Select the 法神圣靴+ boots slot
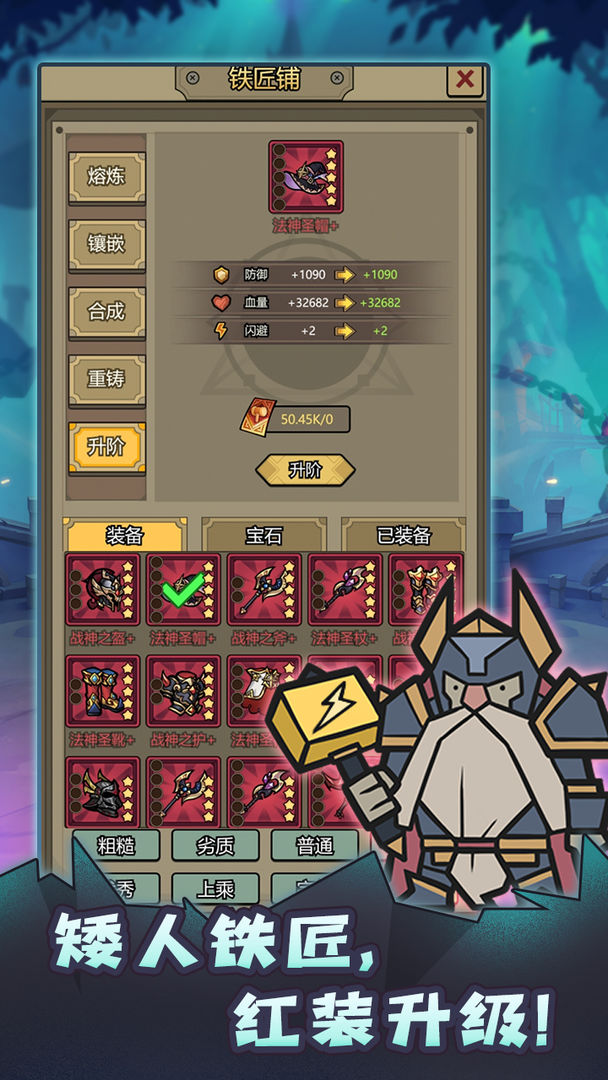 (103, 691)
